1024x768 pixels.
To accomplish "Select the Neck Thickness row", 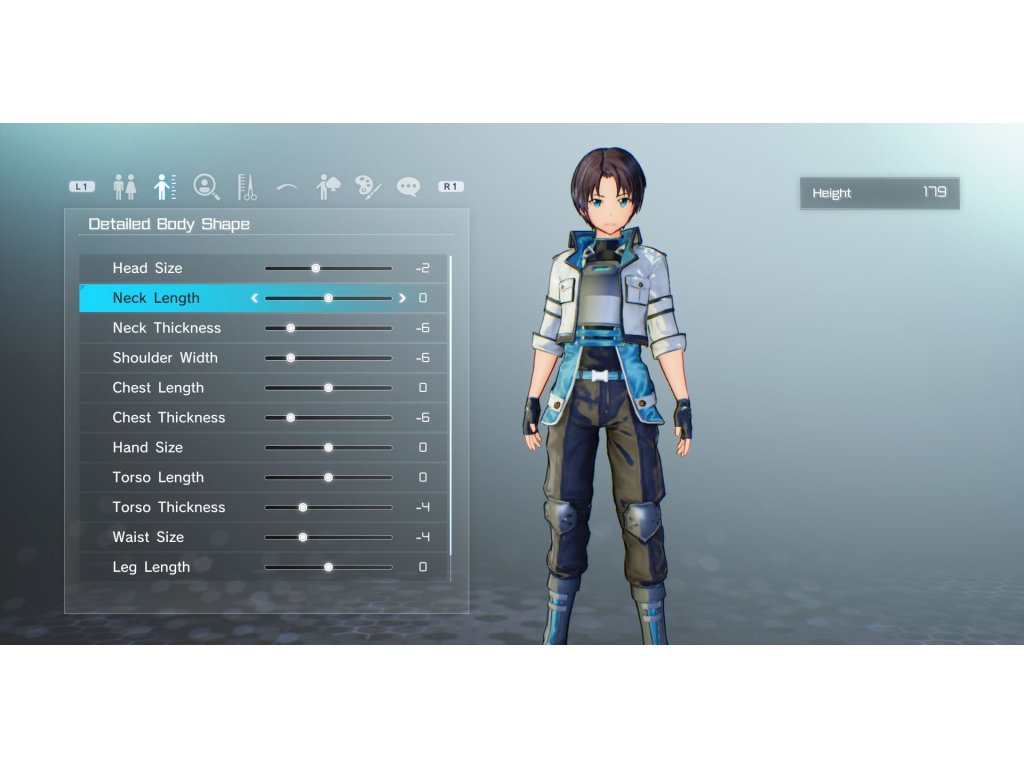I will (x=167, y=328).
